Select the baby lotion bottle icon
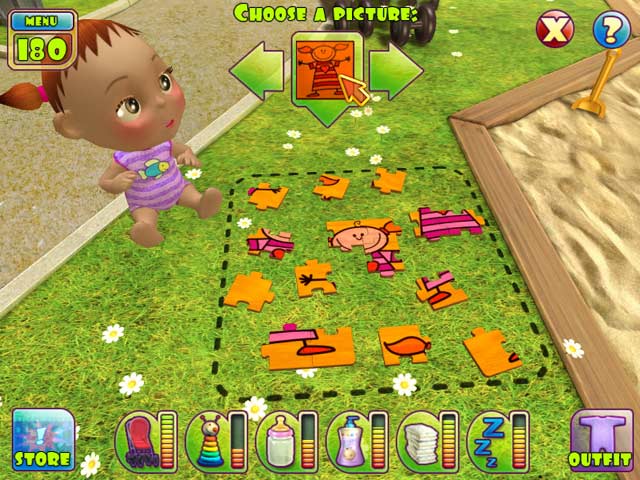Image resolution: width=640 pixels, height=480 pixels. (x=348, y=441)
